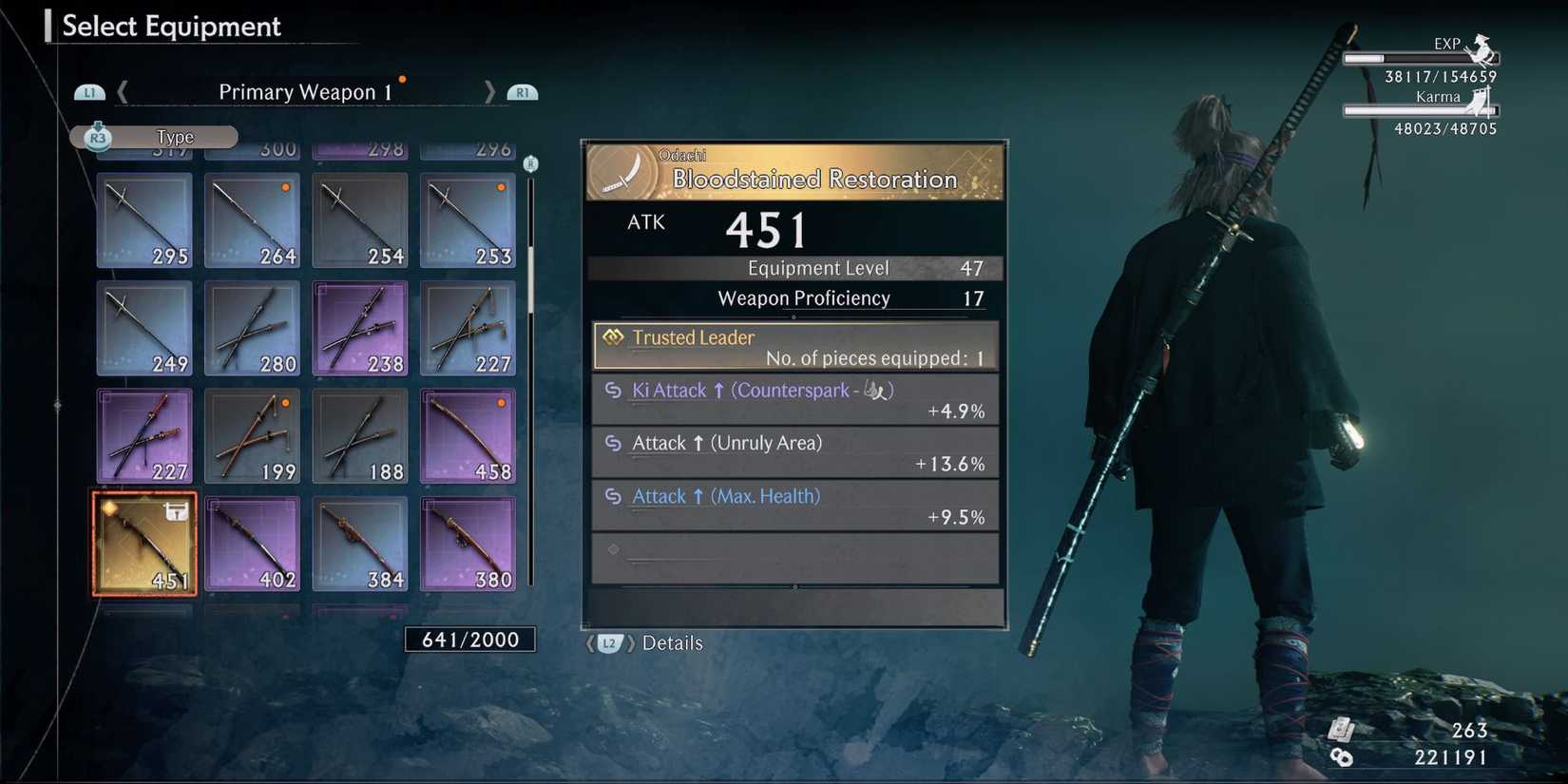Select the Trusted Leader set bonus emblem
Screen dimensions: 1568x784
click(613, 337)
